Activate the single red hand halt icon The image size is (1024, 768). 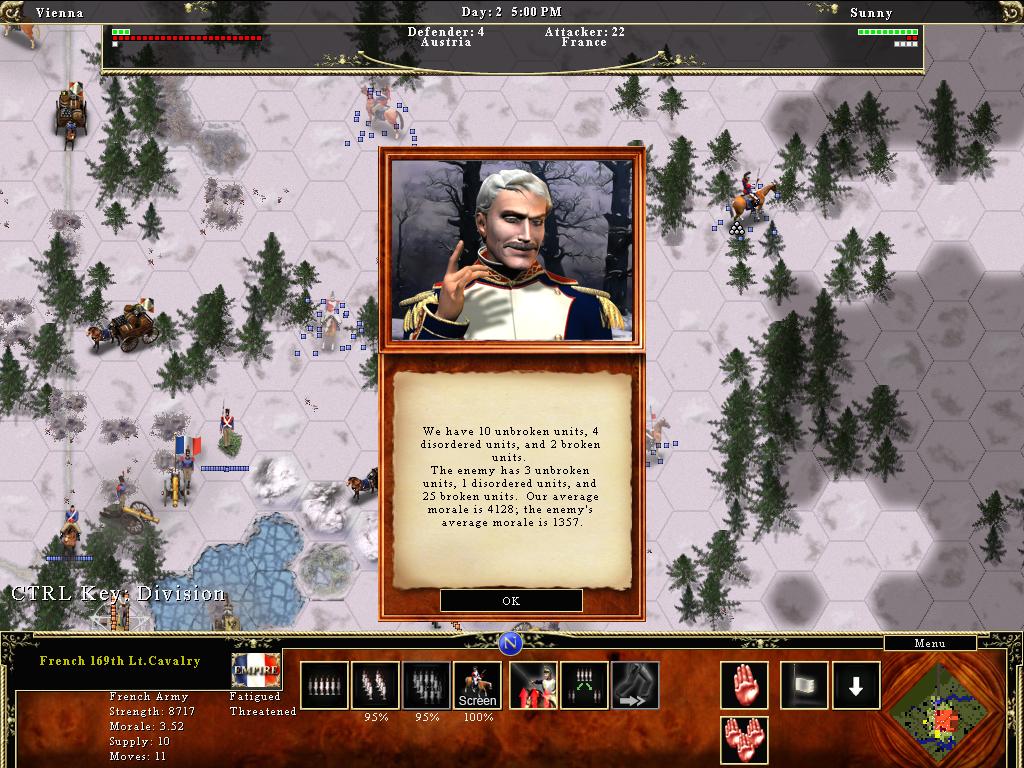(x=744, y=685)
